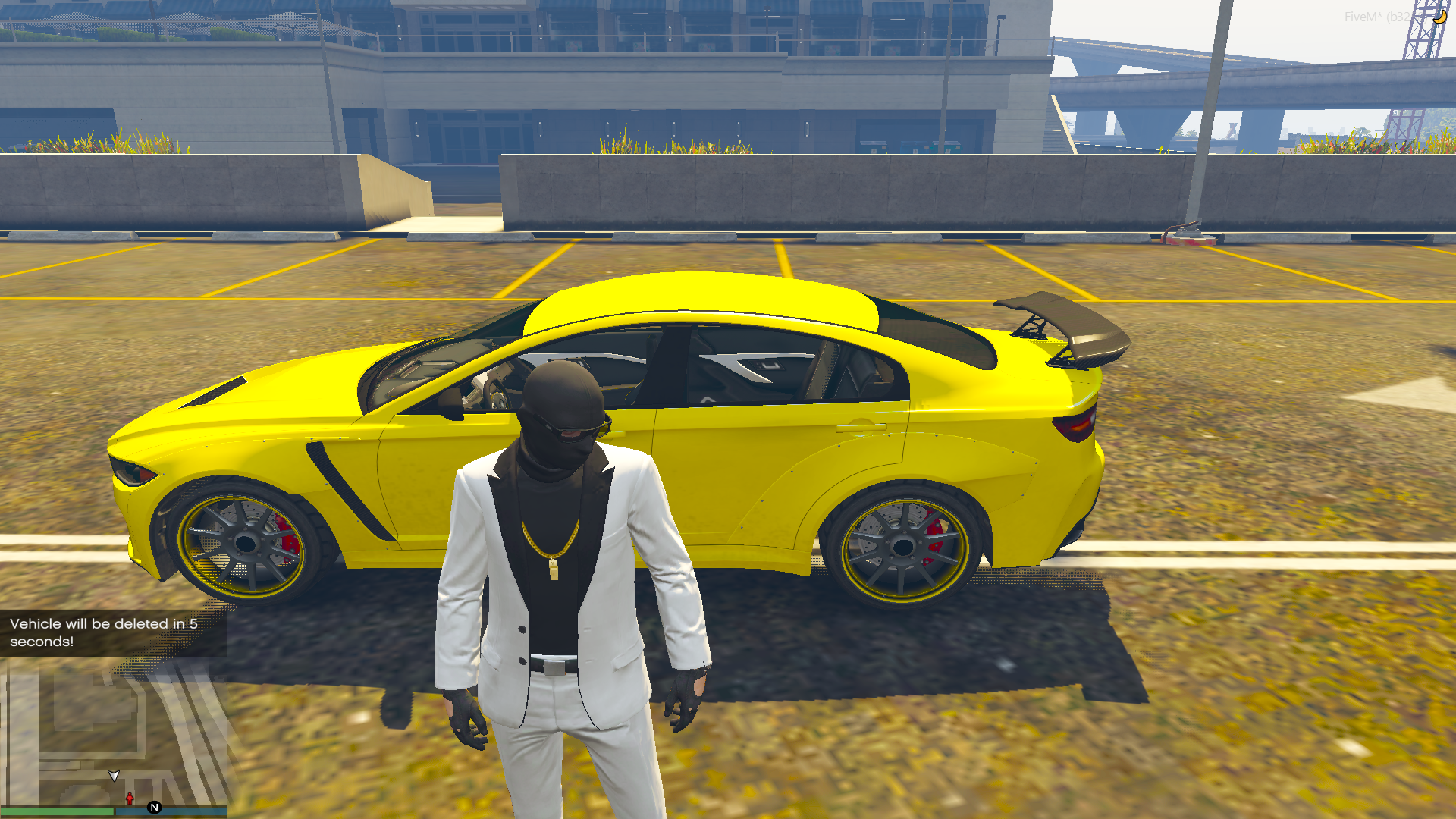
Task: Click the minimap radar
Action: pos(114,732)
